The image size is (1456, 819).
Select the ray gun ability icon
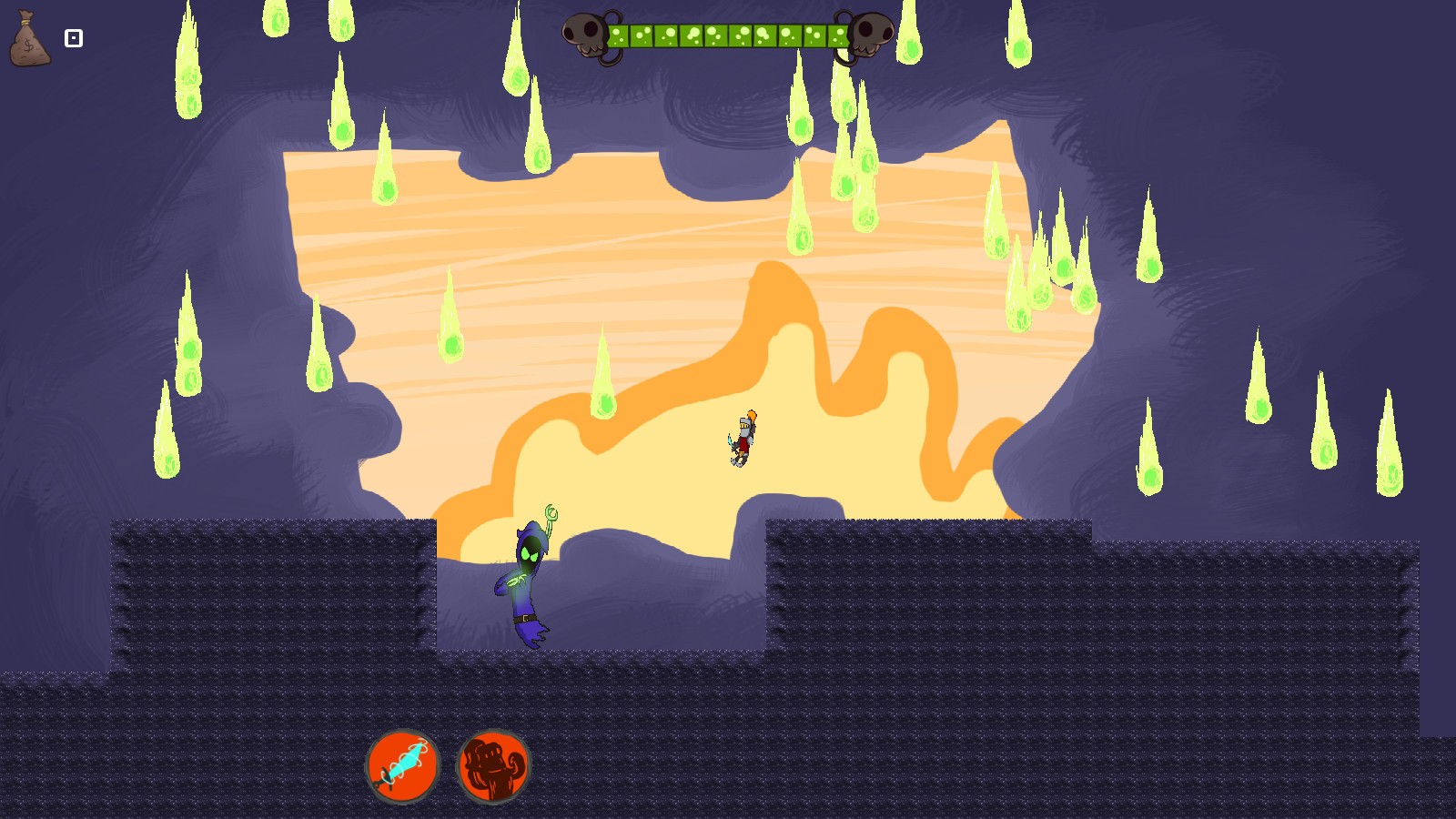(x=403, y=765)
